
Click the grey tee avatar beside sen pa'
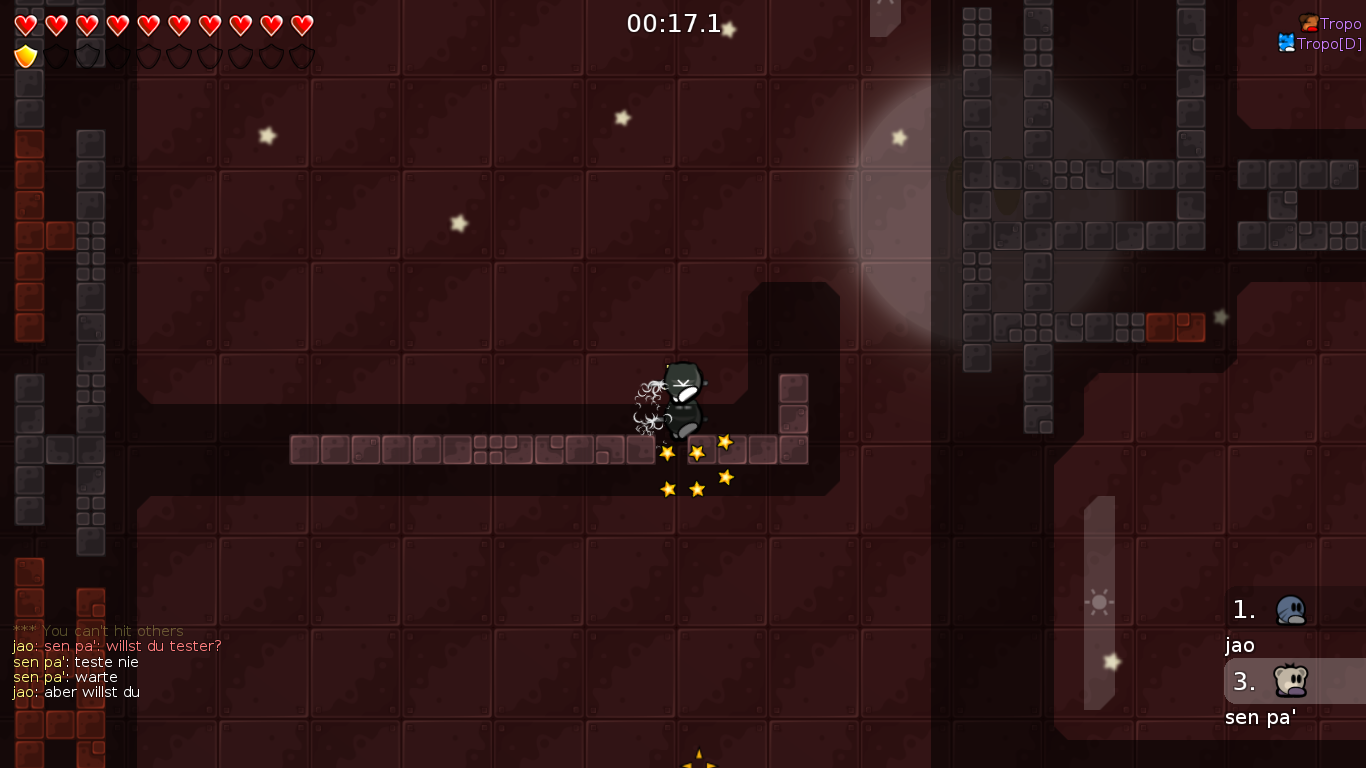(1292, 681)
